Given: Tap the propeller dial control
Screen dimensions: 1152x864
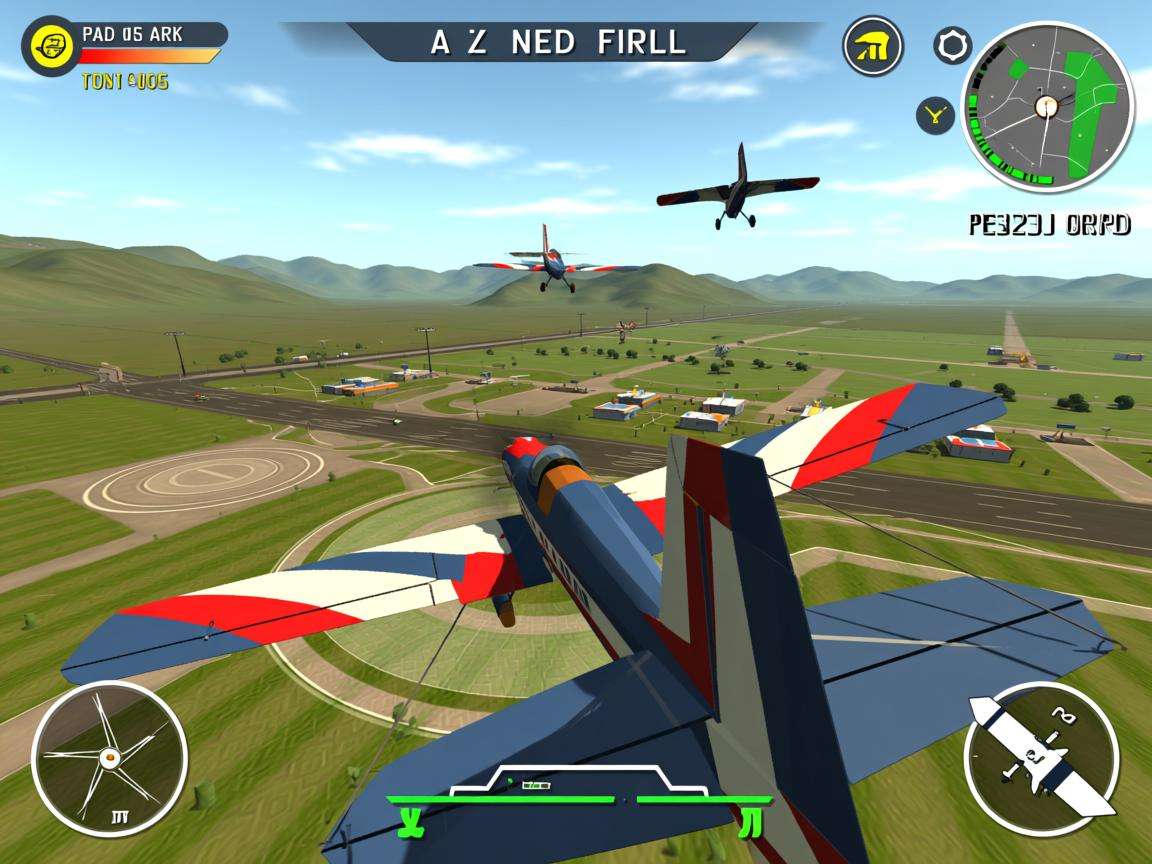Looking at the screenshot, I should coord(109,758).
